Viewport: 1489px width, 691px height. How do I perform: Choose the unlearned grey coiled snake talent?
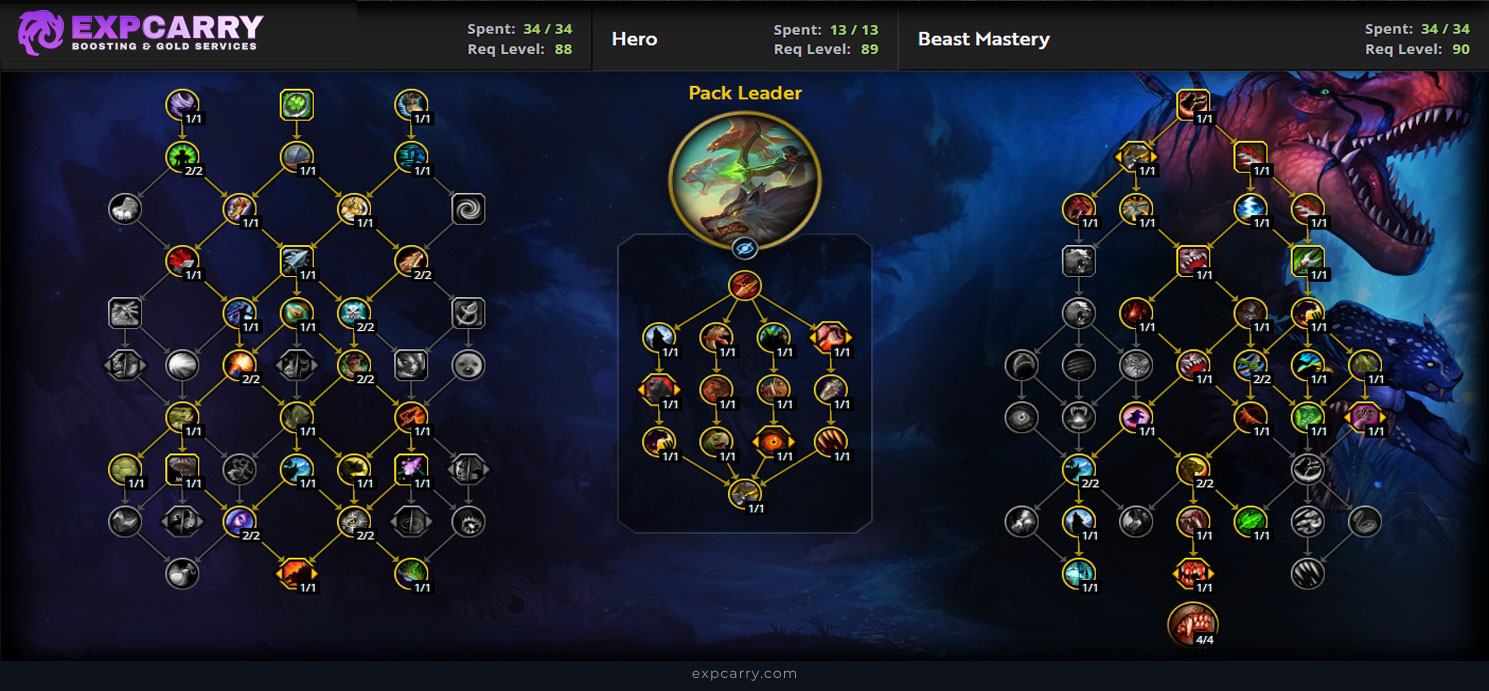(x=1364, y=519)
